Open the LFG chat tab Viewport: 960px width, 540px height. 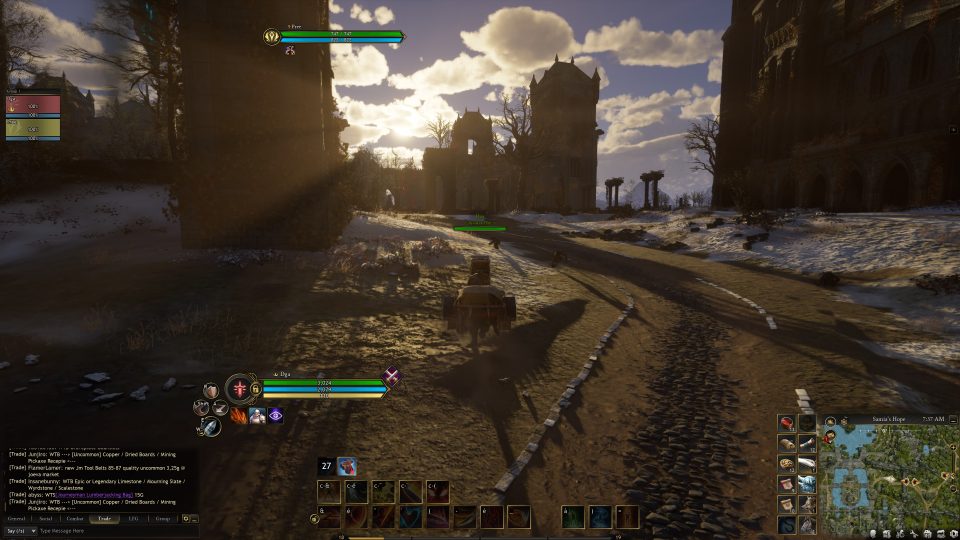(133, 519)
